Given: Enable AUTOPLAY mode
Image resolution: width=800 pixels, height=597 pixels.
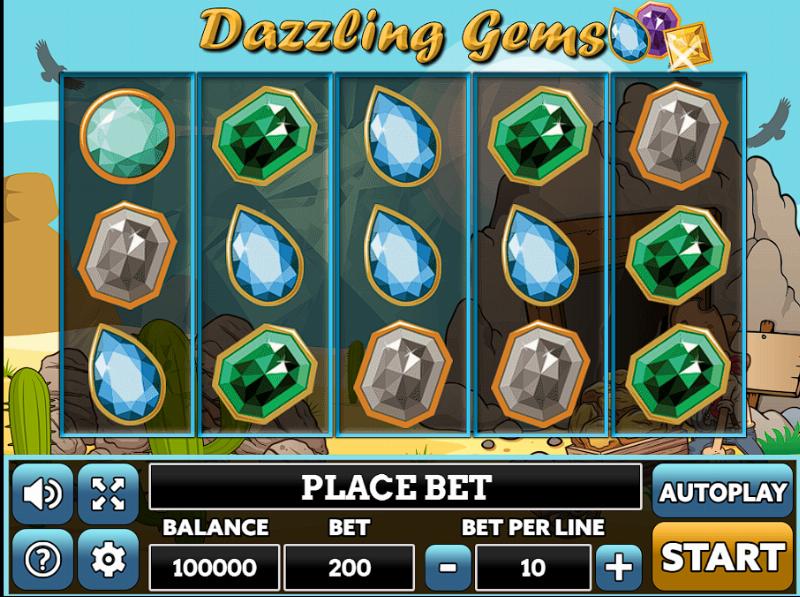Looking at the screenshot, I should pos(722,492).
